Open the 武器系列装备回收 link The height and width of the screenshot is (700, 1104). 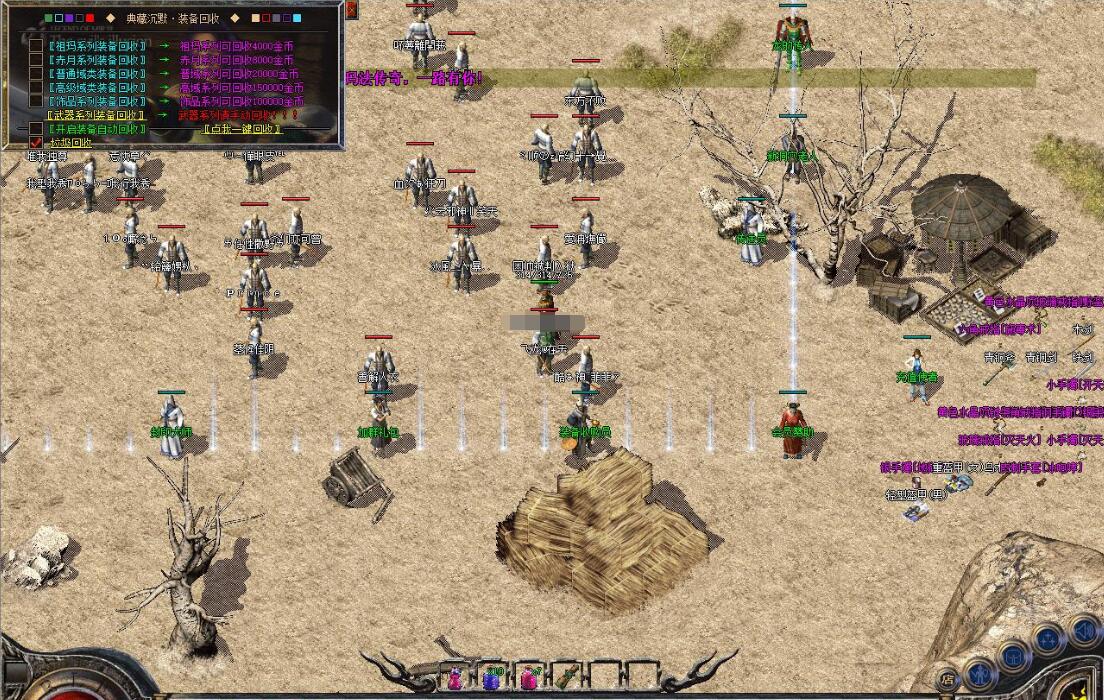pyautogui.click(x=96, y=115)
